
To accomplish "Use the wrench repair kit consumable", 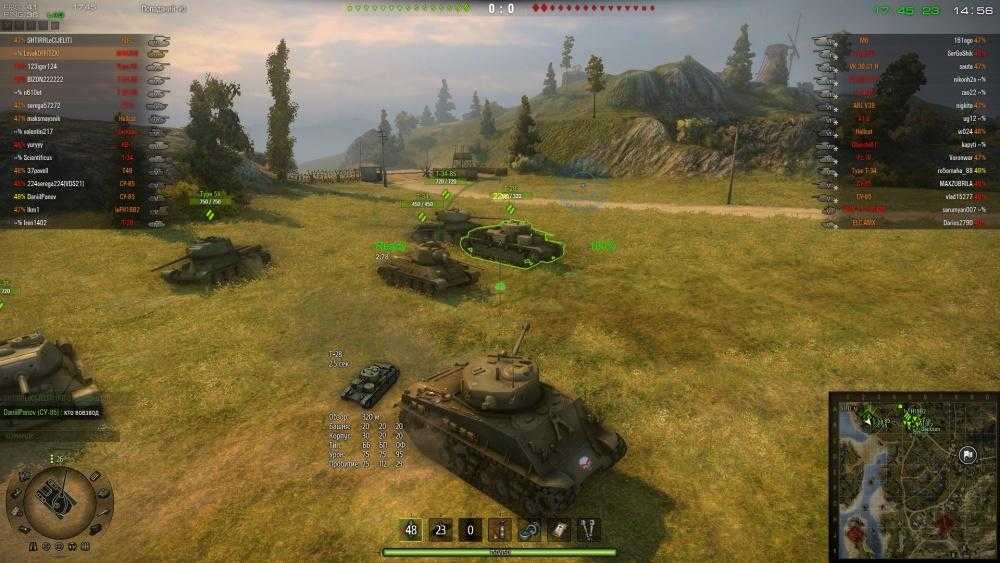I will click(588, 530).
